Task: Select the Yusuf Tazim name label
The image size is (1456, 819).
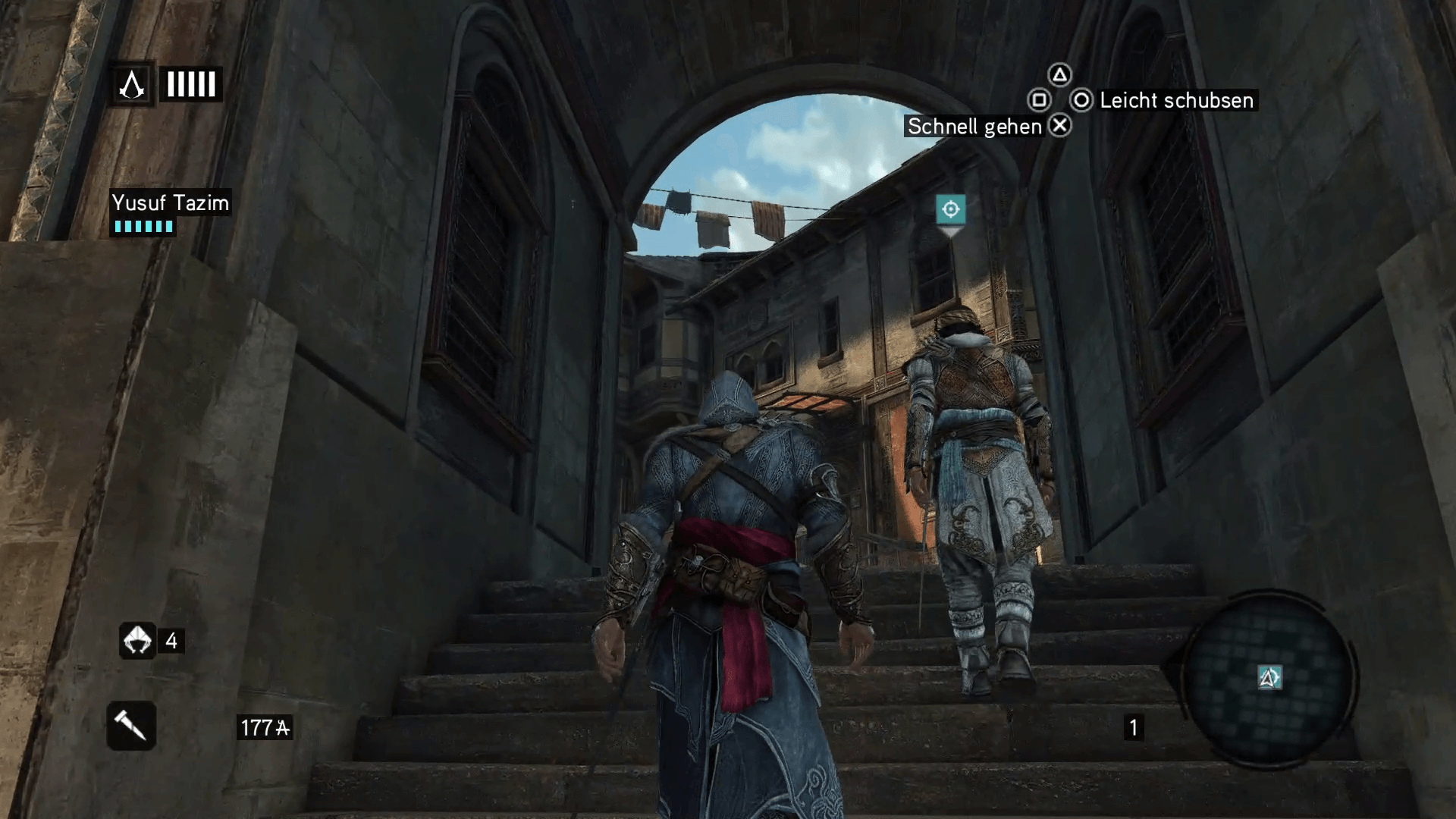Action: (170, 202)
